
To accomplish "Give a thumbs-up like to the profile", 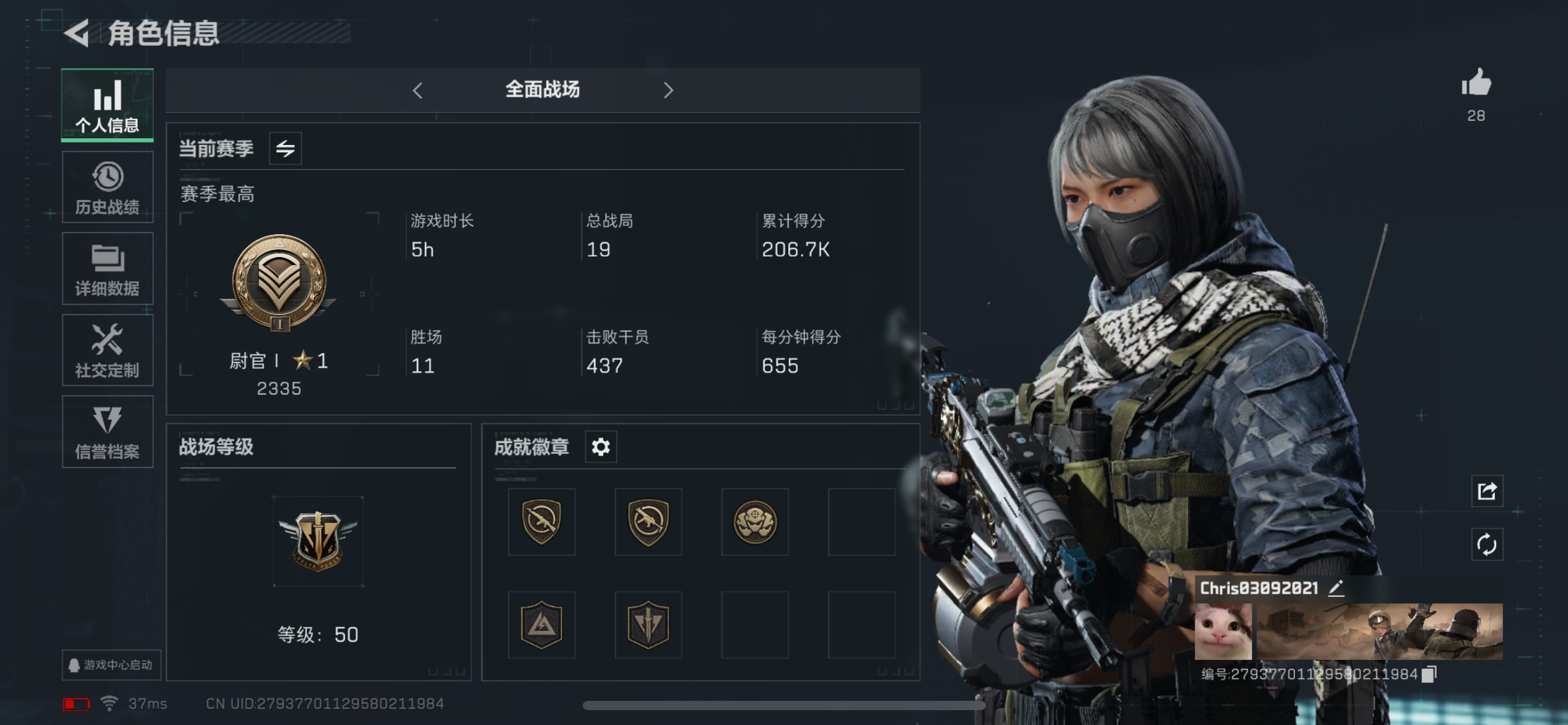I will (x=1476, y=83).
